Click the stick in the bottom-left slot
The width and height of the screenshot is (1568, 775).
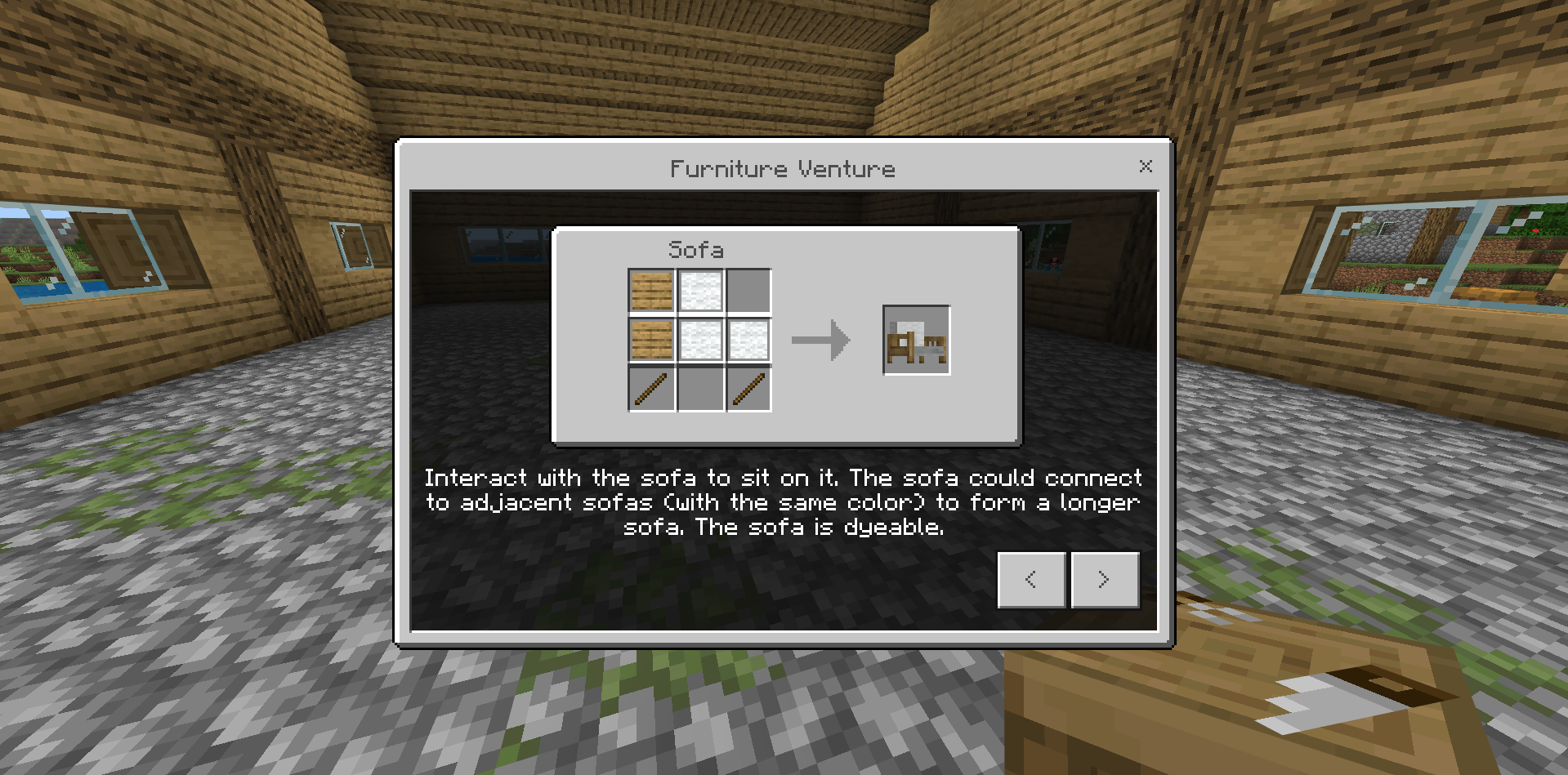651,388
